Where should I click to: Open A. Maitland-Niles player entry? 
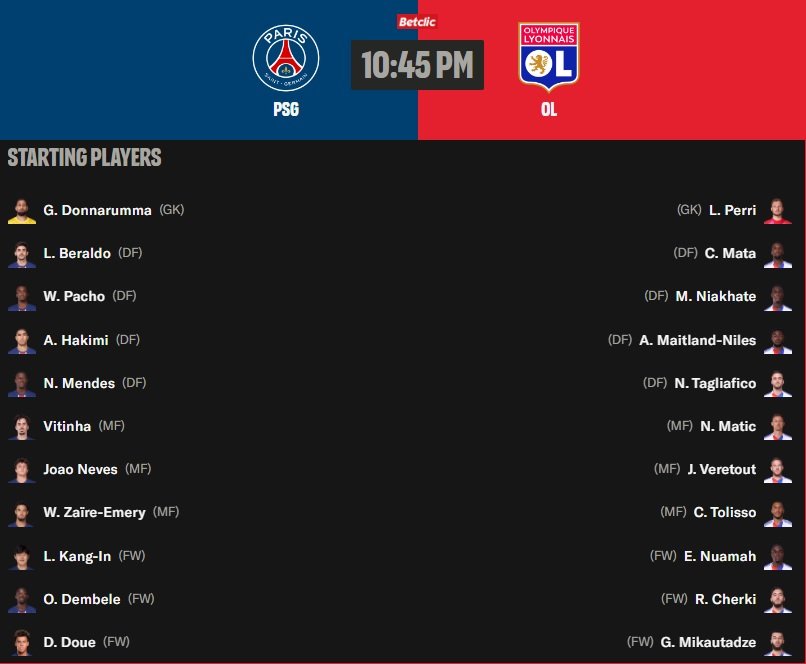click(x=697, y=340)
